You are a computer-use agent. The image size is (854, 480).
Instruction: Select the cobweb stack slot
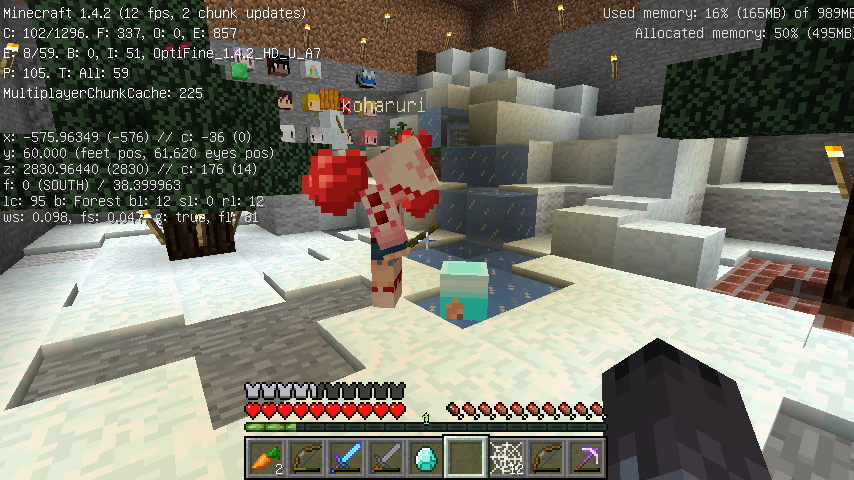(505, 458)
